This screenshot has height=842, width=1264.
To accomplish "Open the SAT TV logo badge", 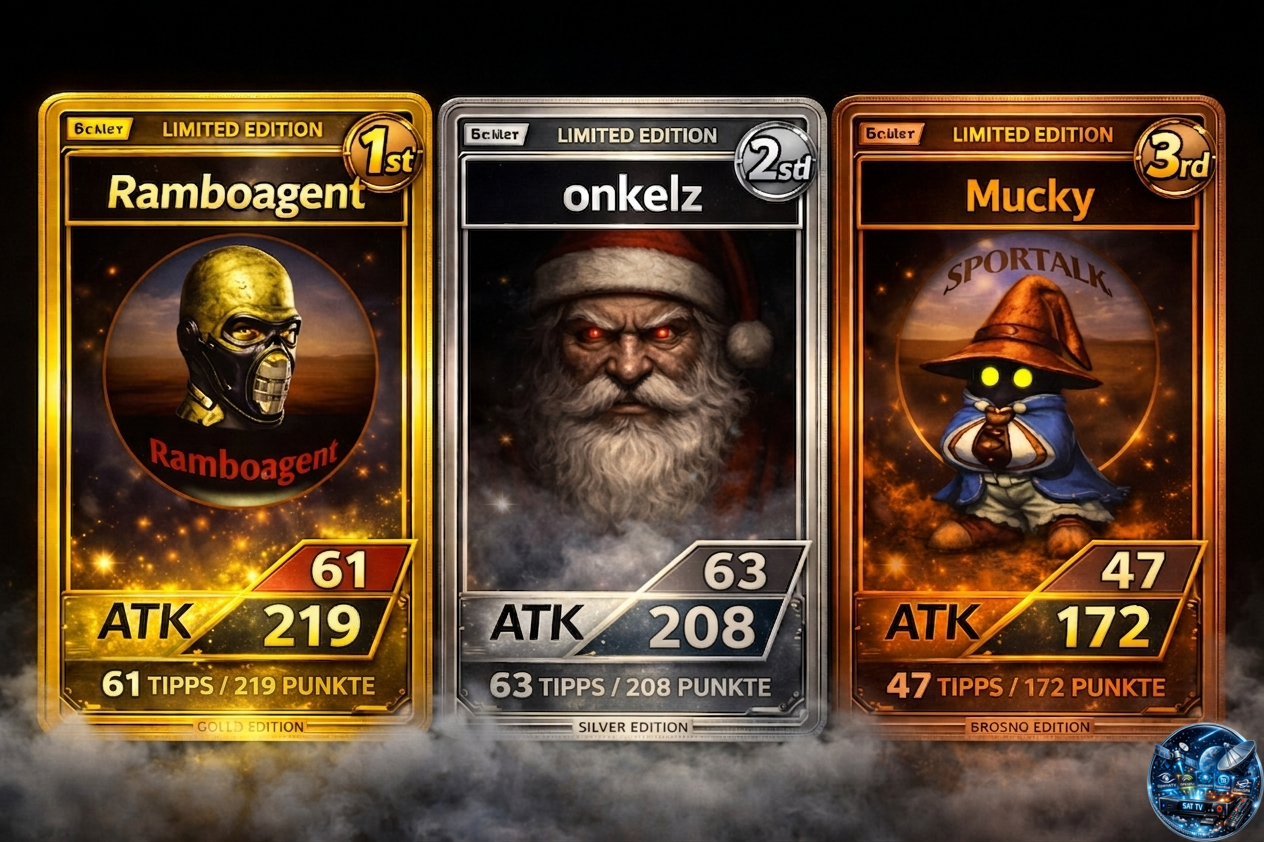I will tap(1204, 780).
